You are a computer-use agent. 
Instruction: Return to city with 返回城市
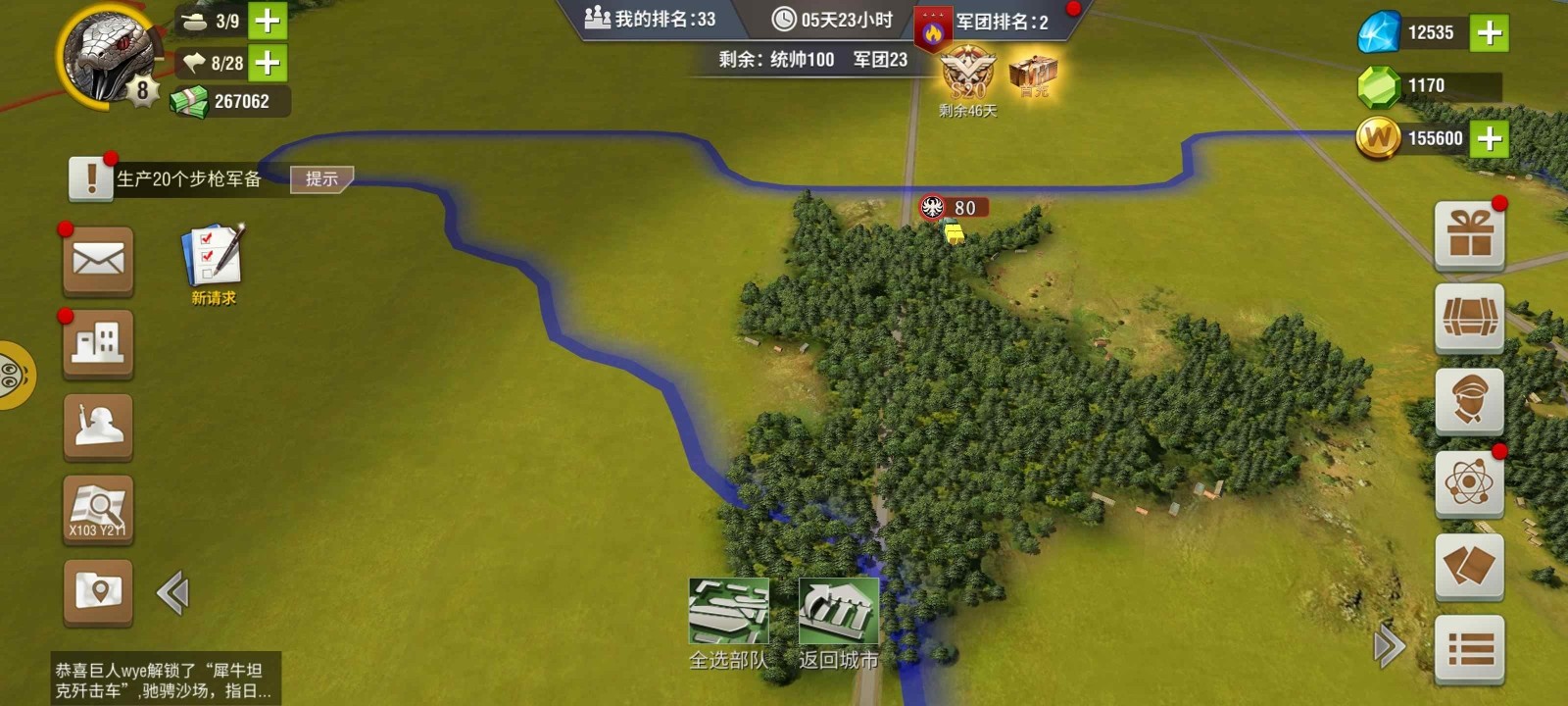point(838,623)
